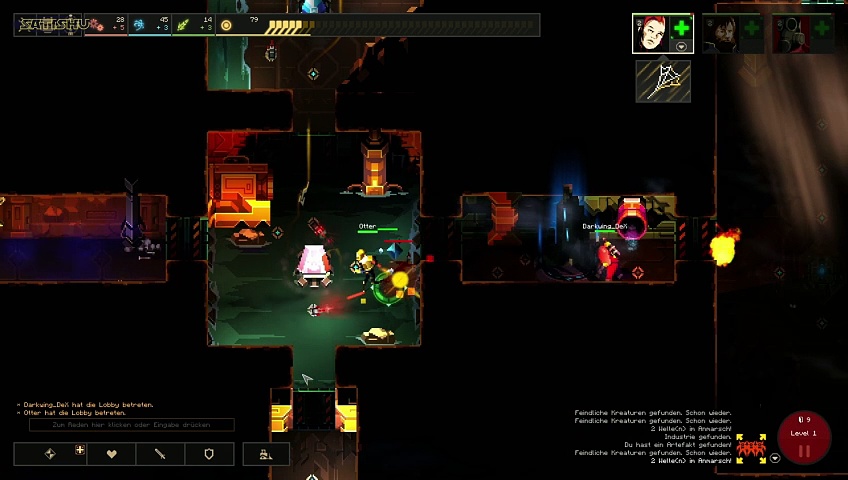Choose the sword module category
Image resolution: width=848 pixels, height=480 pixels.
pos(160,454)
